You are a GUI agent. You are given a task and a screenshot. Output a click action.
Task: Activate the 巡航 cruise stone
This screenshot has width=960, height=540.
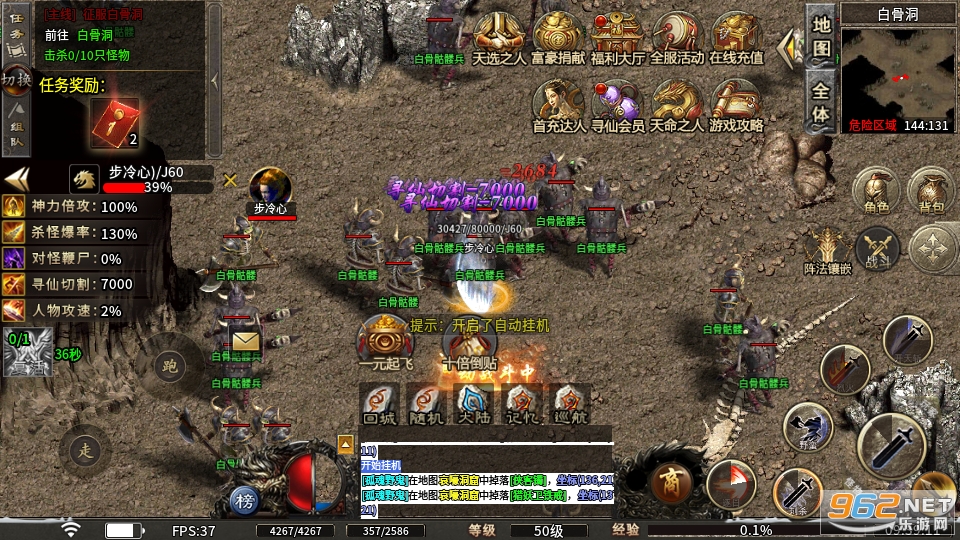[571, 402]
